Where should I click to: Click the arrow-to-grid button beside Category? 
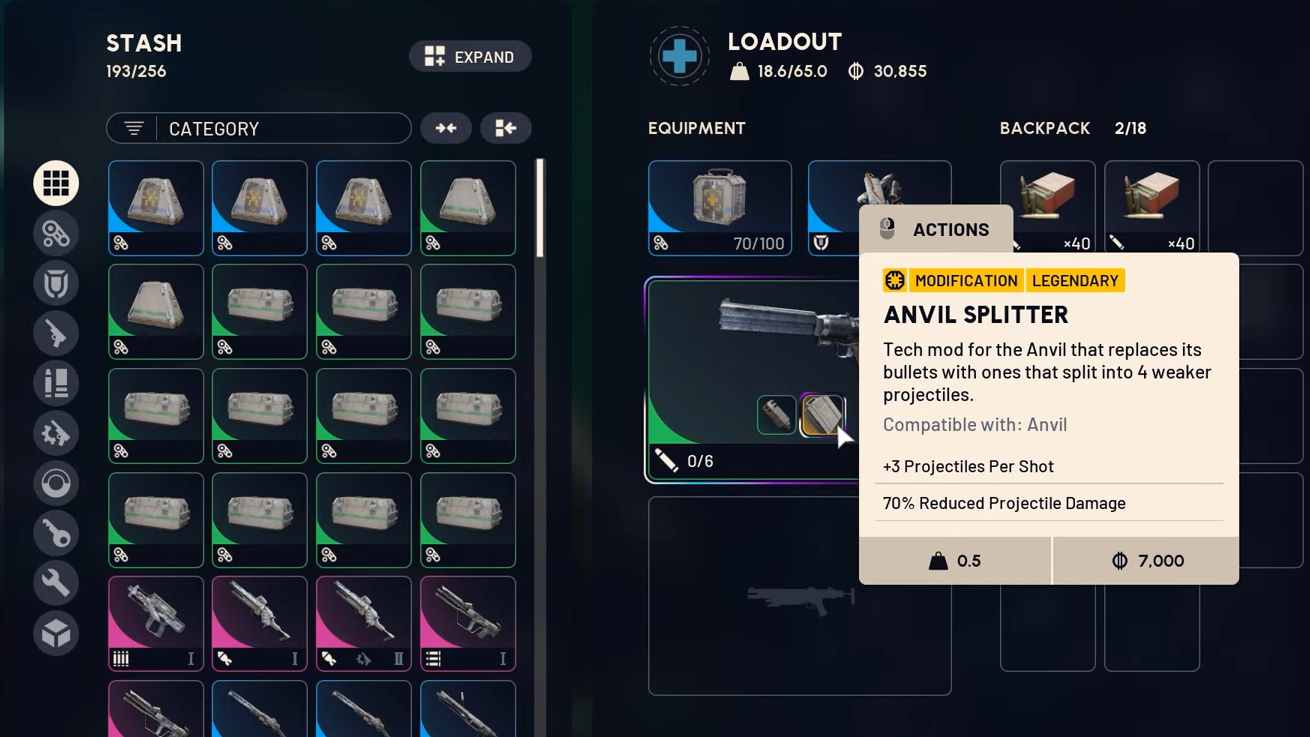point(505,128)
